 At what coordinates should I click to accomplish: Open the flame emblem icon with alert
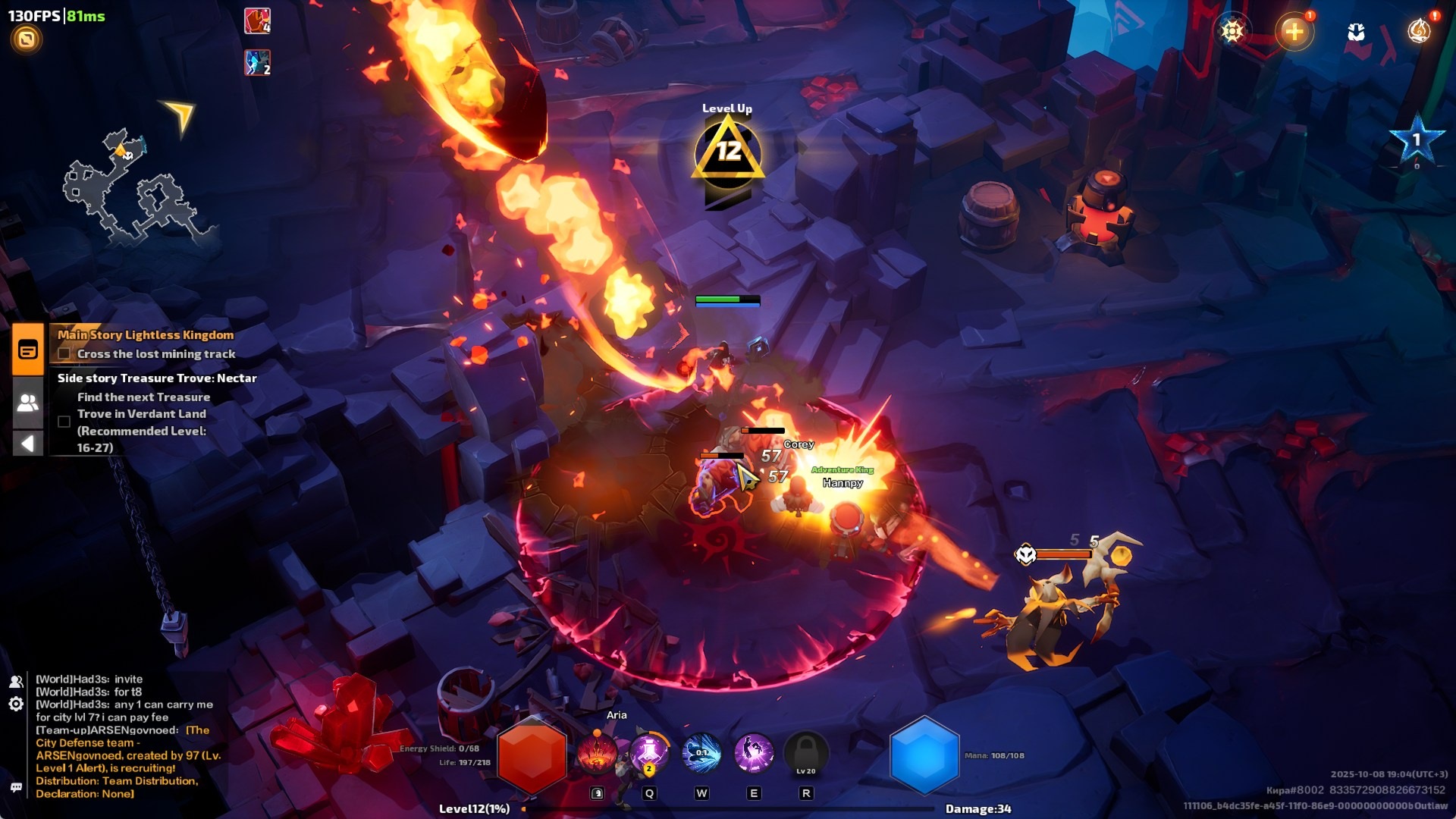pos(1418,31)
